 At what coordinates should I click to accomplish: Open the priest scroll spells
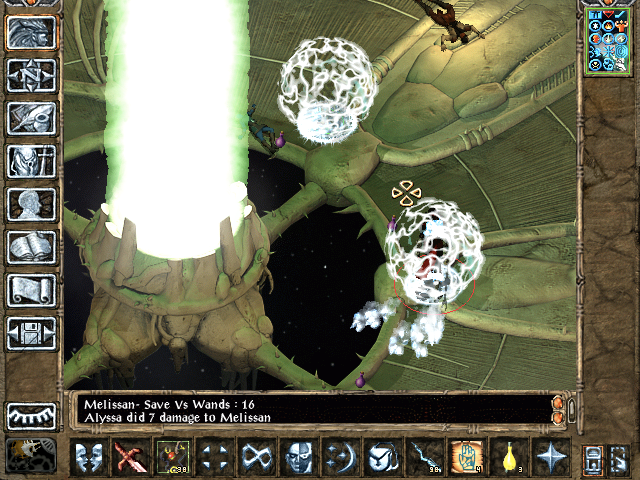pyautogui.click(x=31, y=290)
